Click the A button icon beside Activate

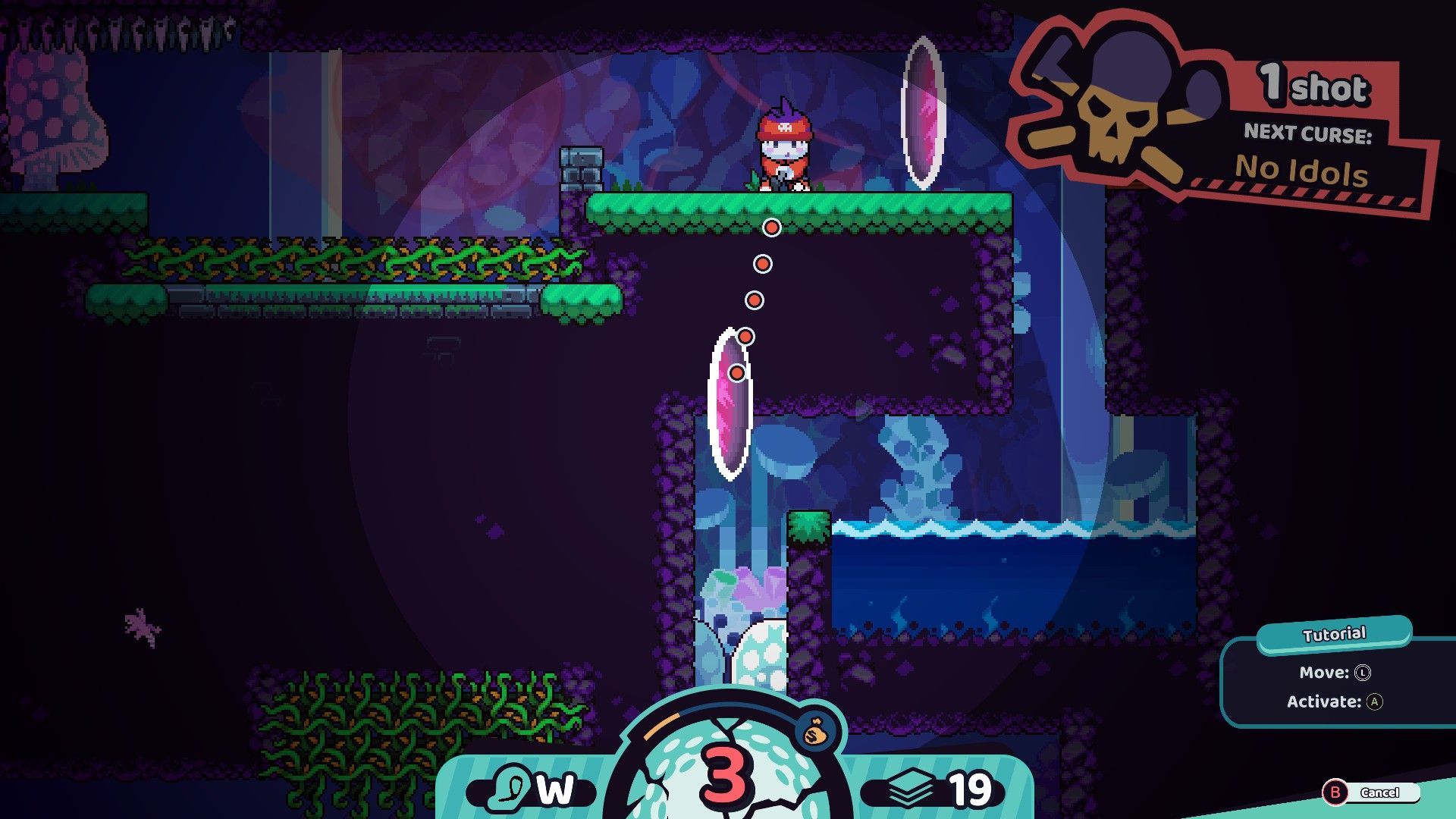pyautogui.click(x=1376, y=702)
